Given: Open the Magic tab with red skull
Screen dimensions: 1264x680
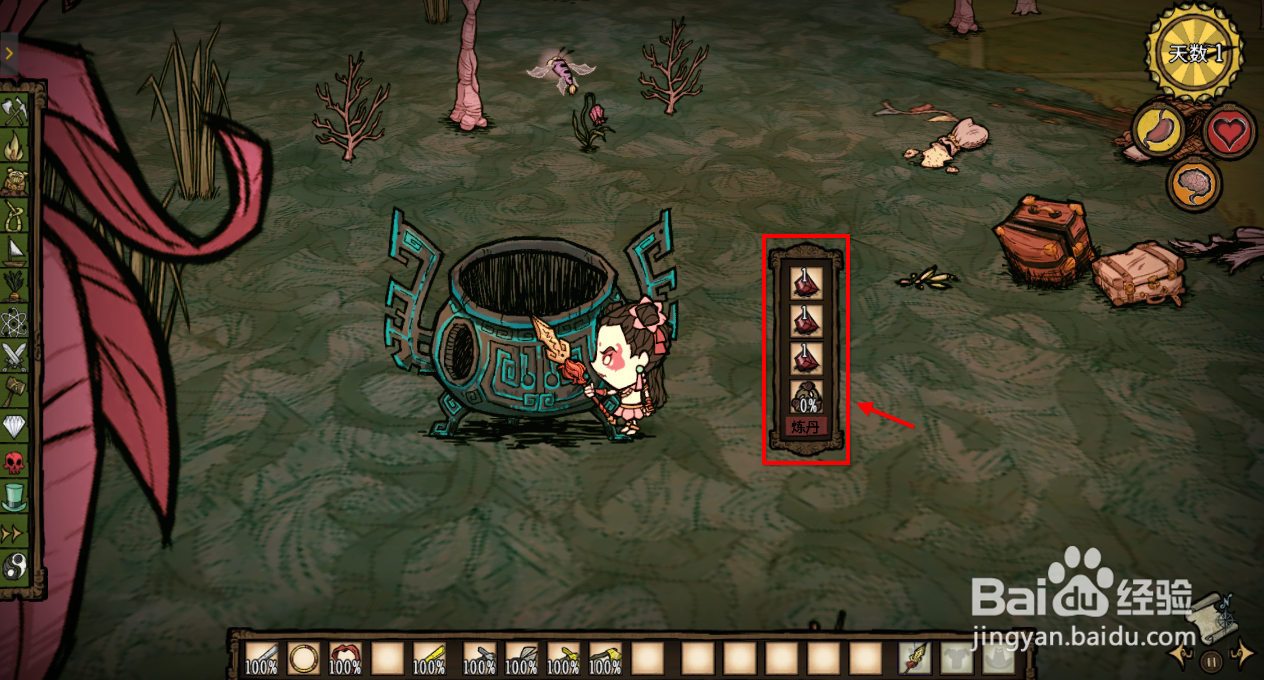Looking at the screenshot, I should click(x=15, y=461).
